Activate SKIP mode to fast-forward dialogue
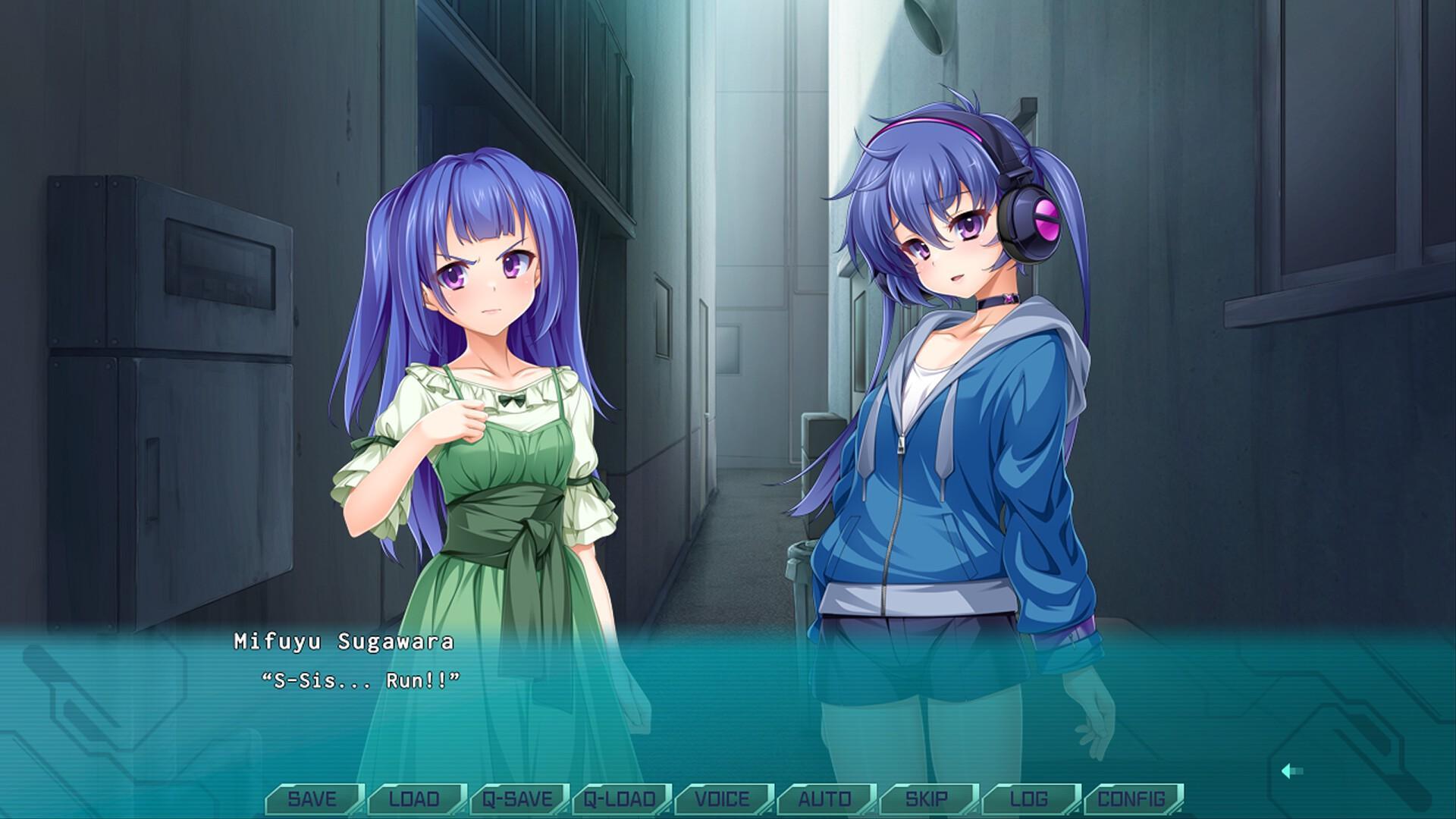Image resolution: width=1456 pixels, height=819 pixels. pyautogui.click(x=928, y=799)
